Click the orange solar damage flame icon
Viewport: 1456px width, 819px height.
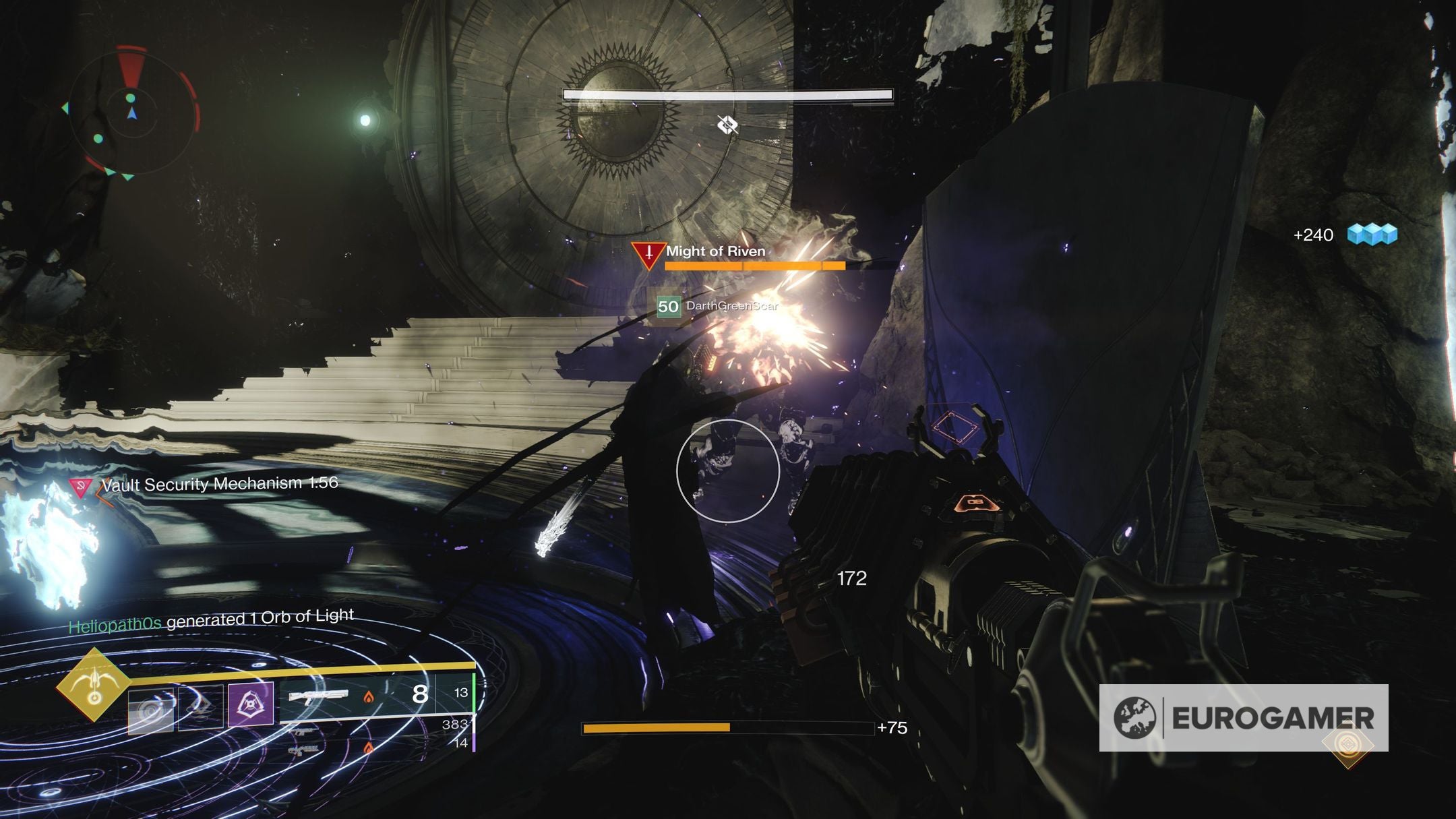pos(369,698)
